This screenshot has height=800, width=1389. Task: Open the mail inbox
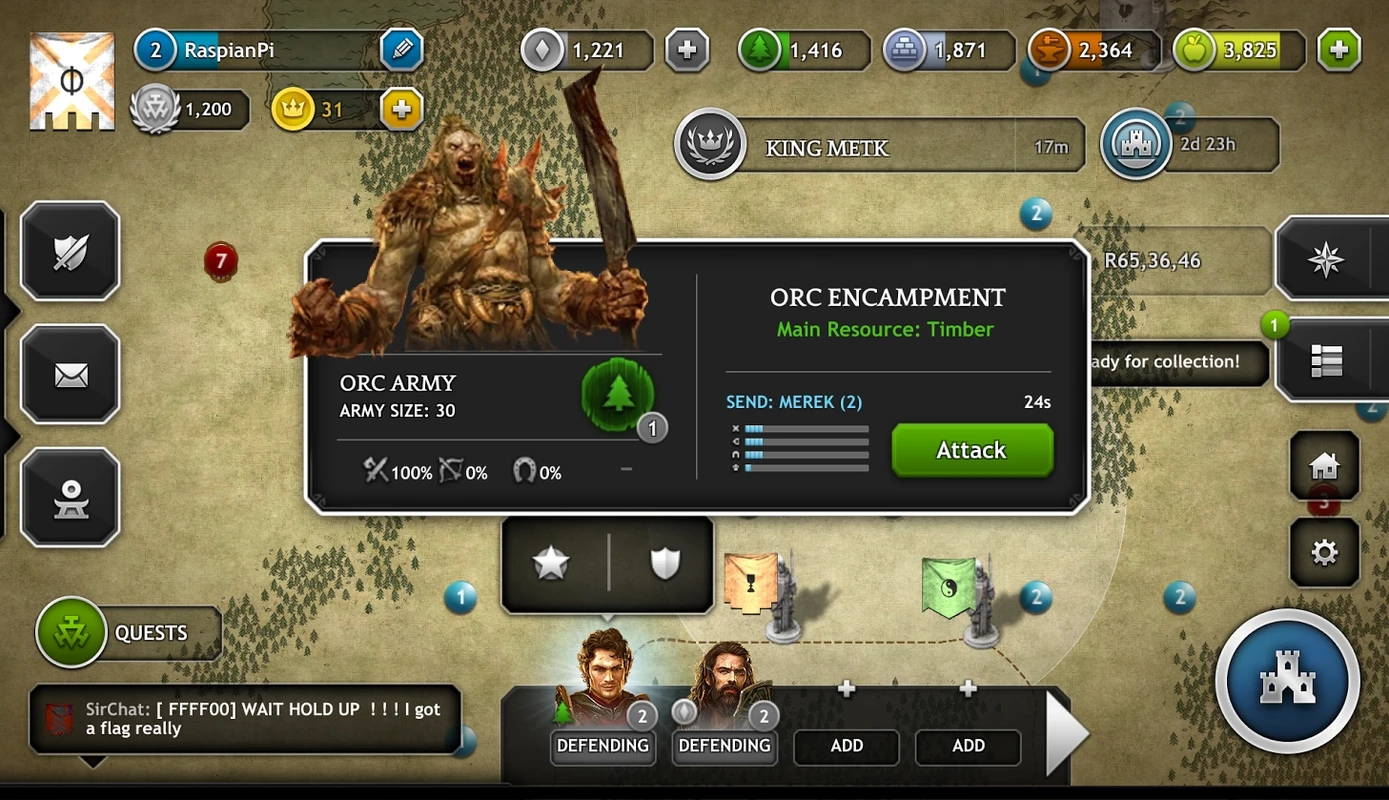[x=70, y=376]
